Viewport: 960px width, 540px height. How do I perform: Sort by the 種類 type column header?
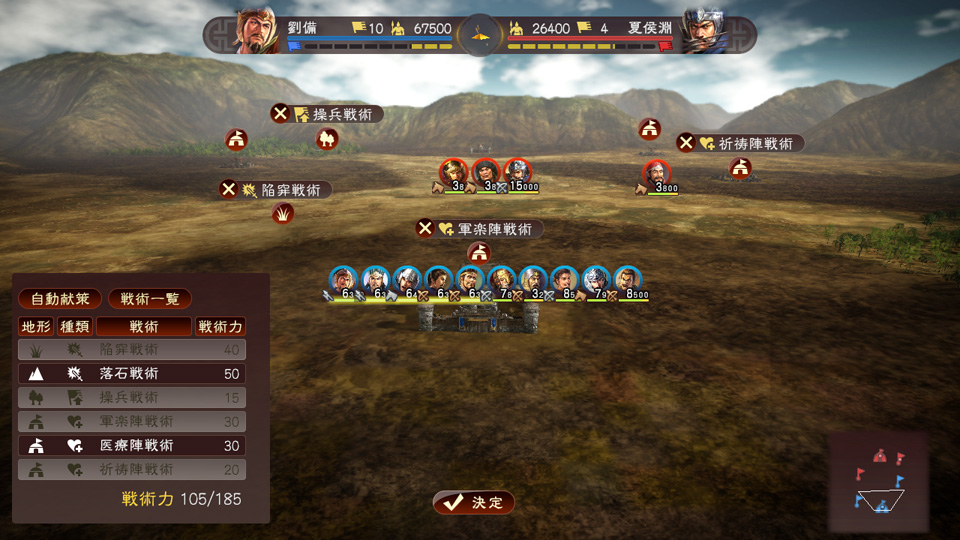pos(74,326)
